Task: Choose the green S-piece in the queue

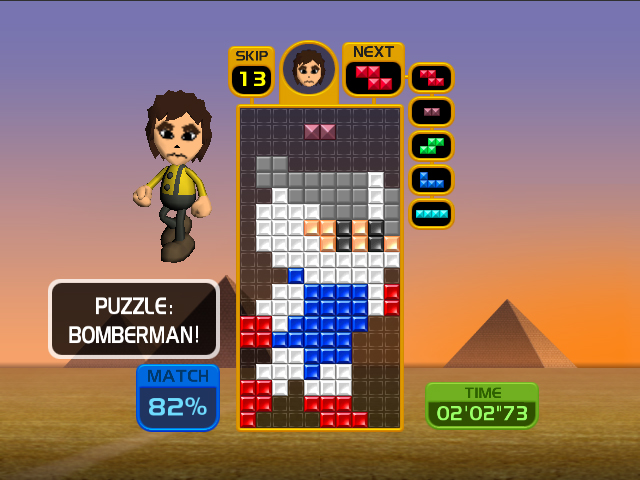Action: pos(431,145)
